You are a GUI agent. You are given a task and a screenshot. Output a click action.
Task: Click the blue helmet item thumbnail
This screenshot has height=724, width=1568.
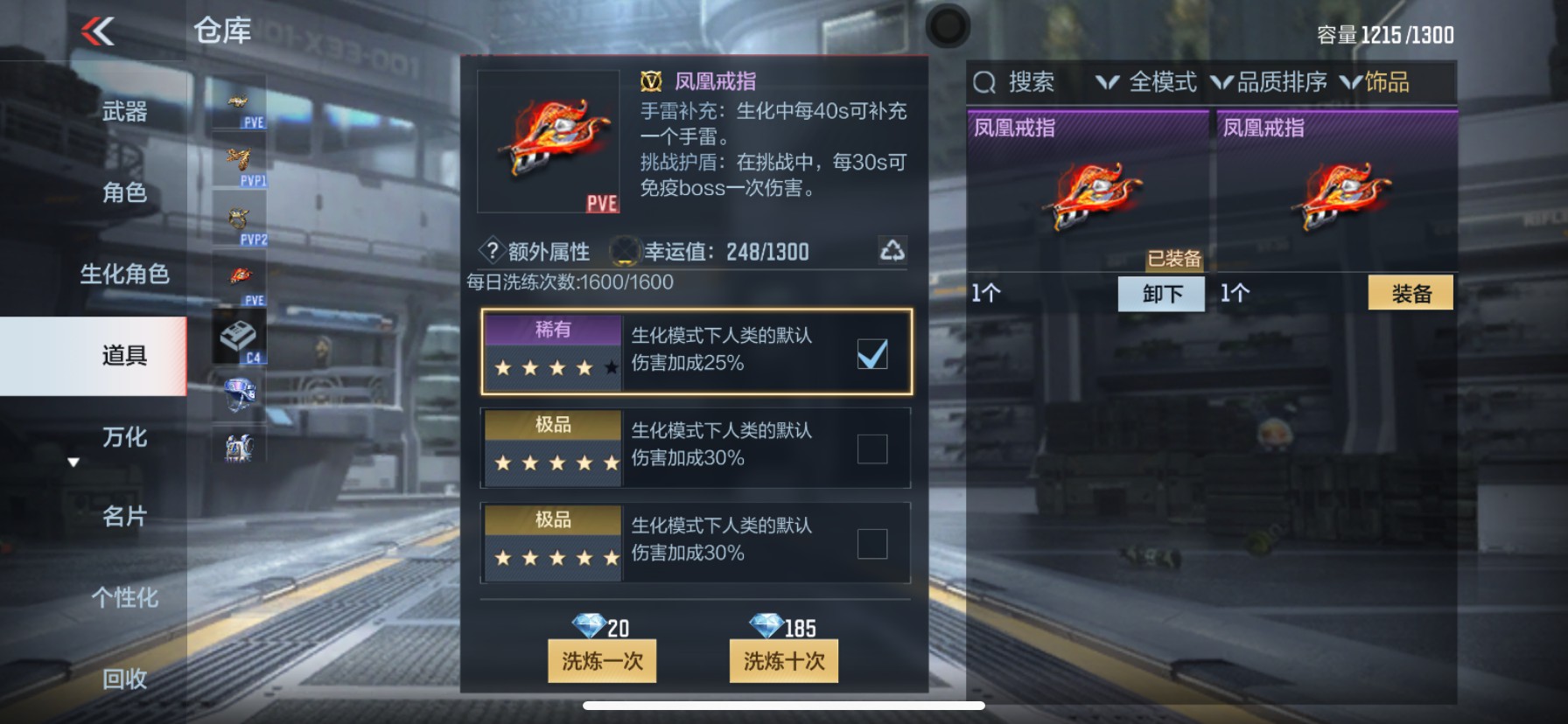tap(238, 393)
